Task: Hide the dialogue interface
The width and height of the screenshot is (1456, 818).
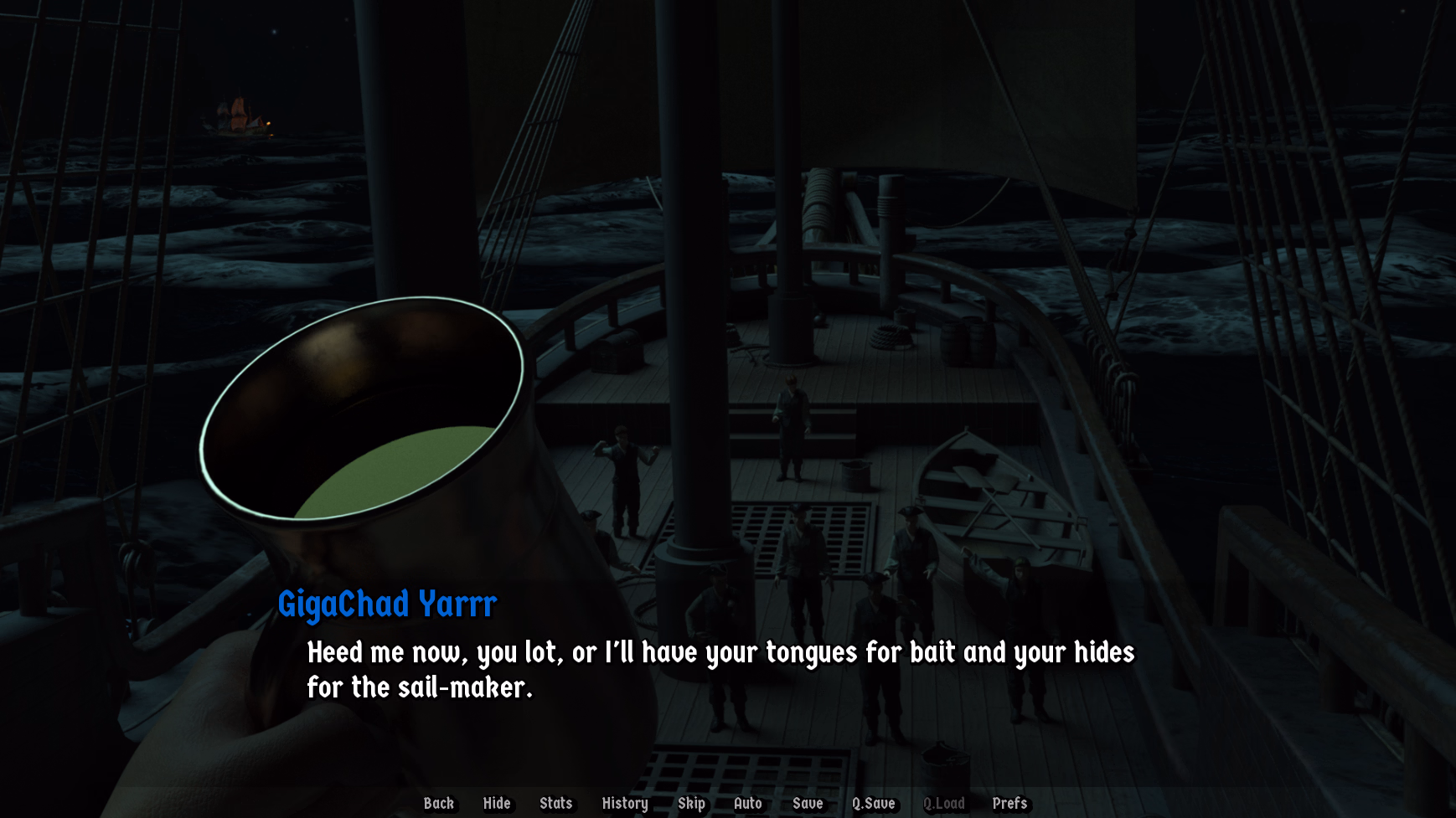Action: [x=497, y=803]
